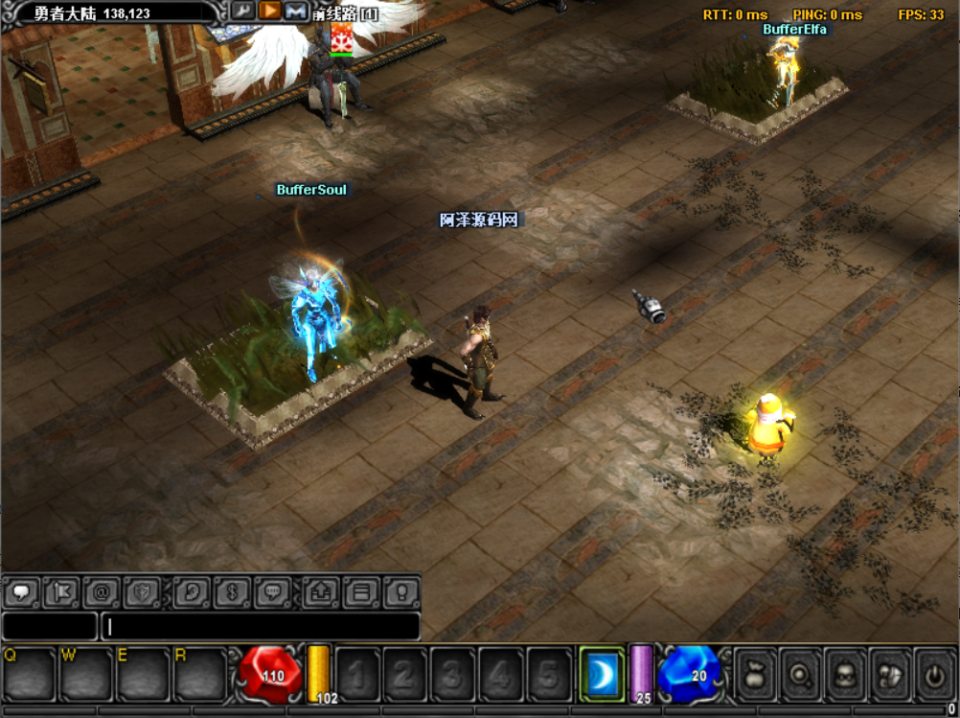Open the character helmet icon
Image resolution: width=960 pixels, height=718 pixels.
pyautogui.click(x=845, y=675)
